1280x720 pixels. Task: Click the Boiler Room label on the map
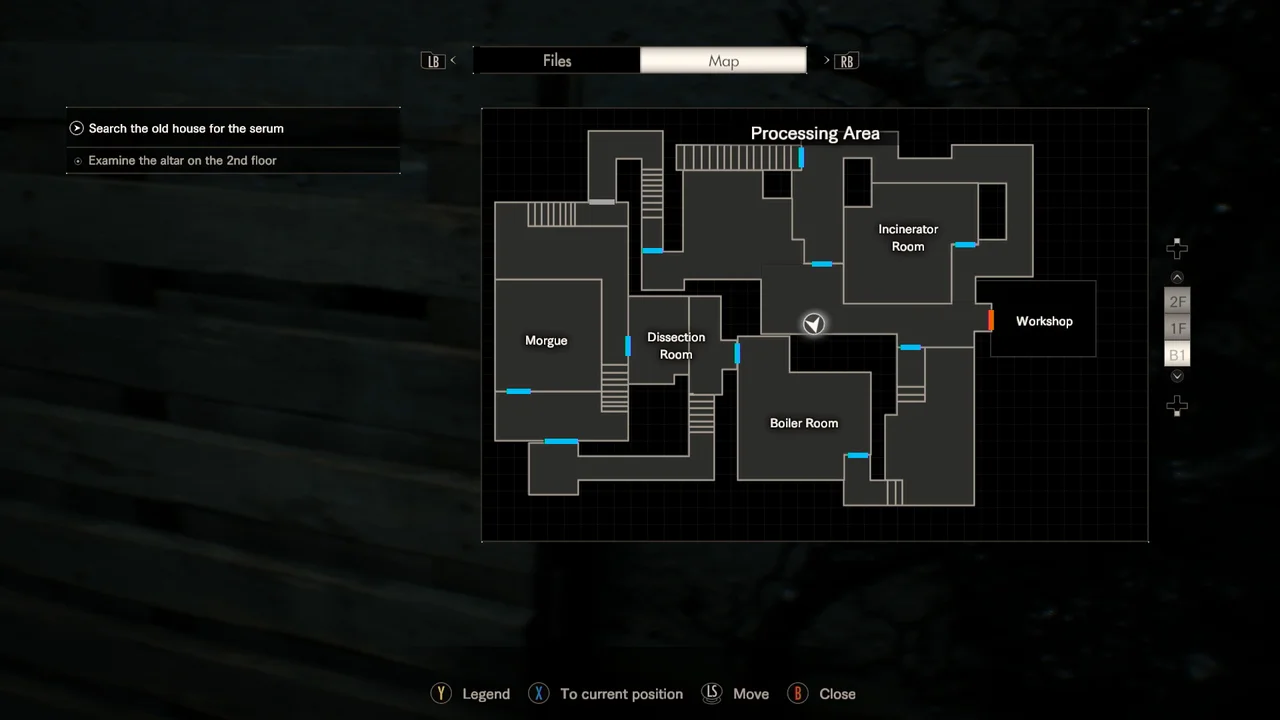(803, 423)
